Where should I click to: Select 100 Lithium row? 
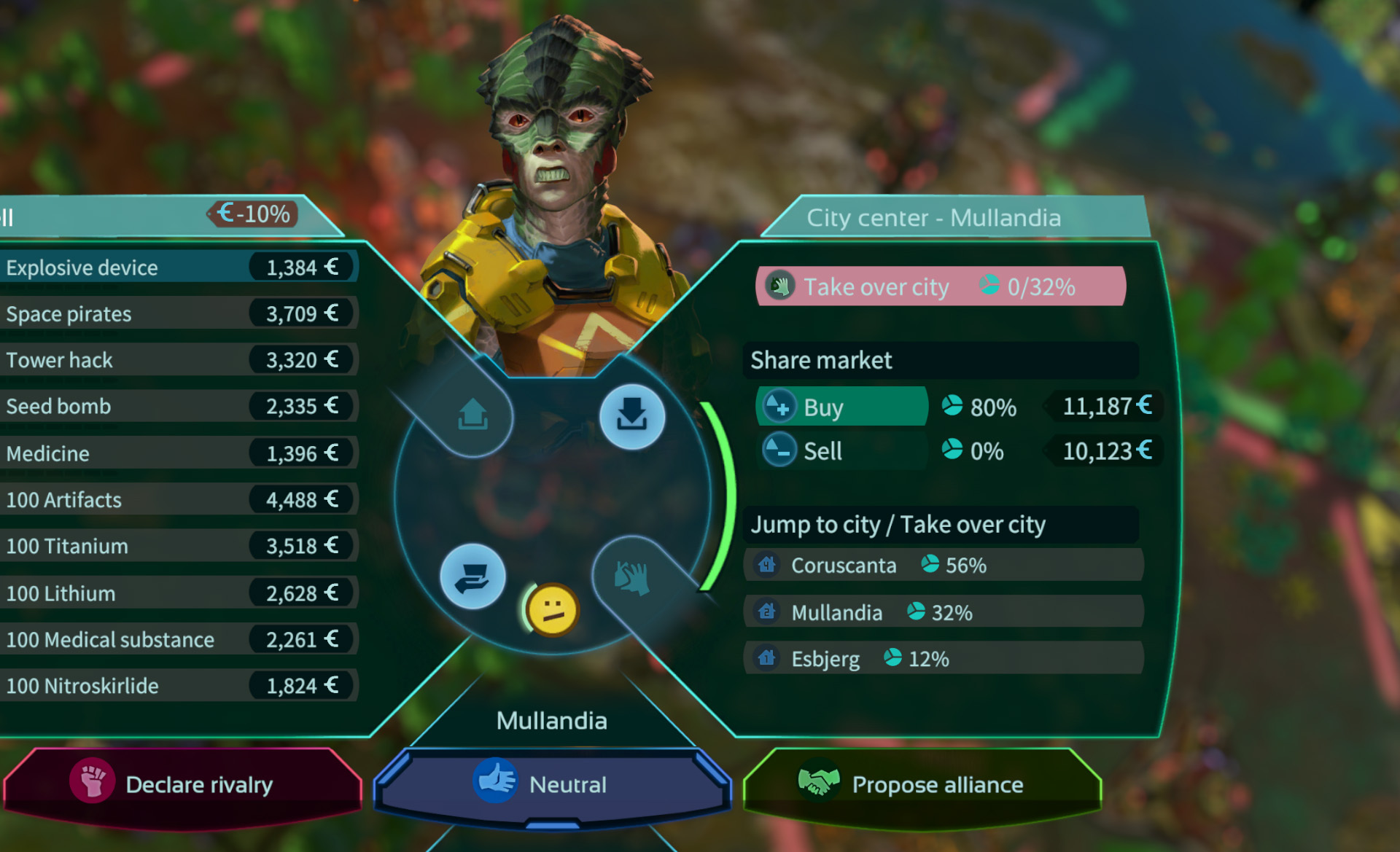175,593
